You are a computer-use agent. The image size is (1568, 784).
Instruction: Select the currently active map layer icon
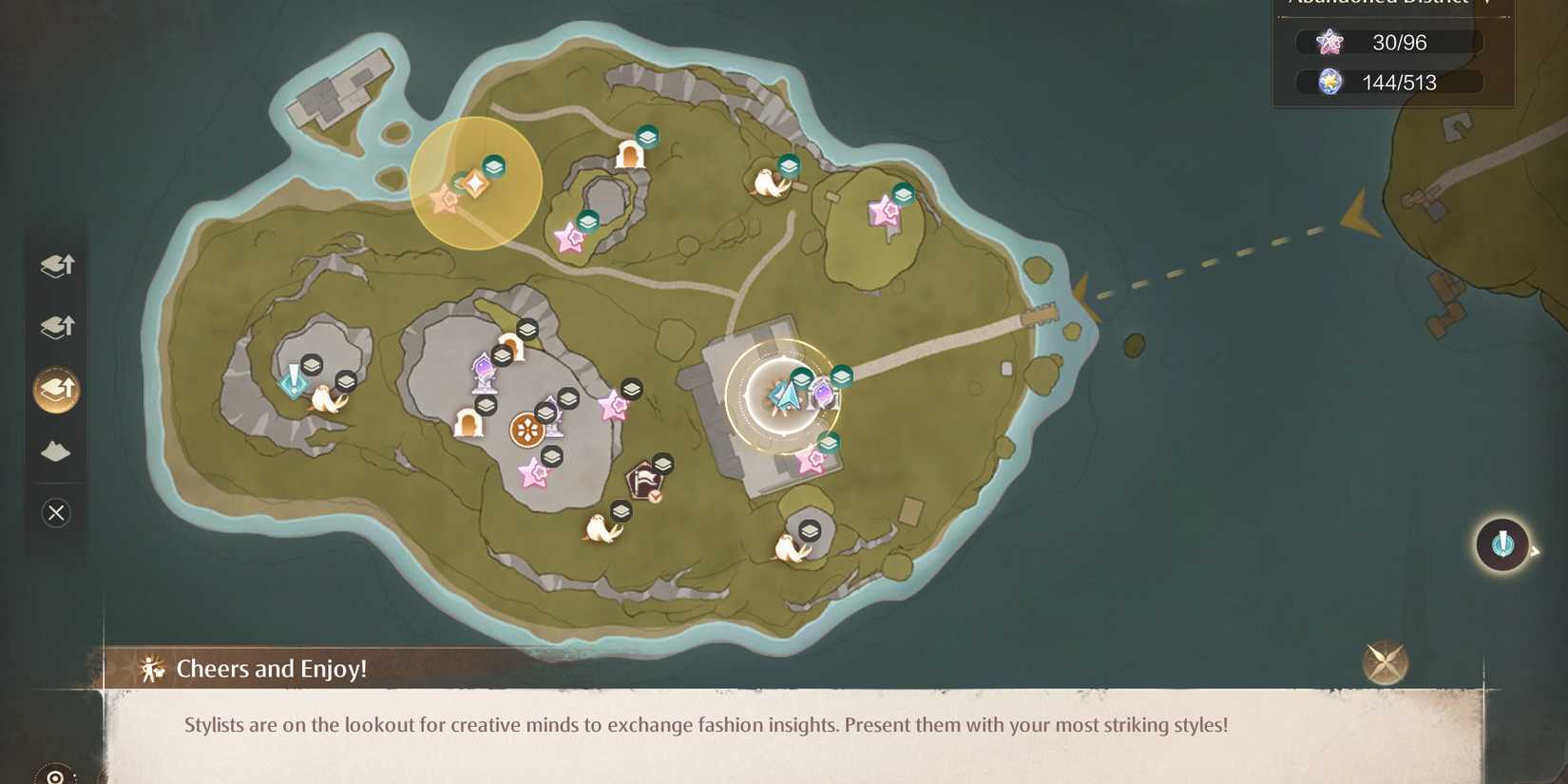[56, 389]
